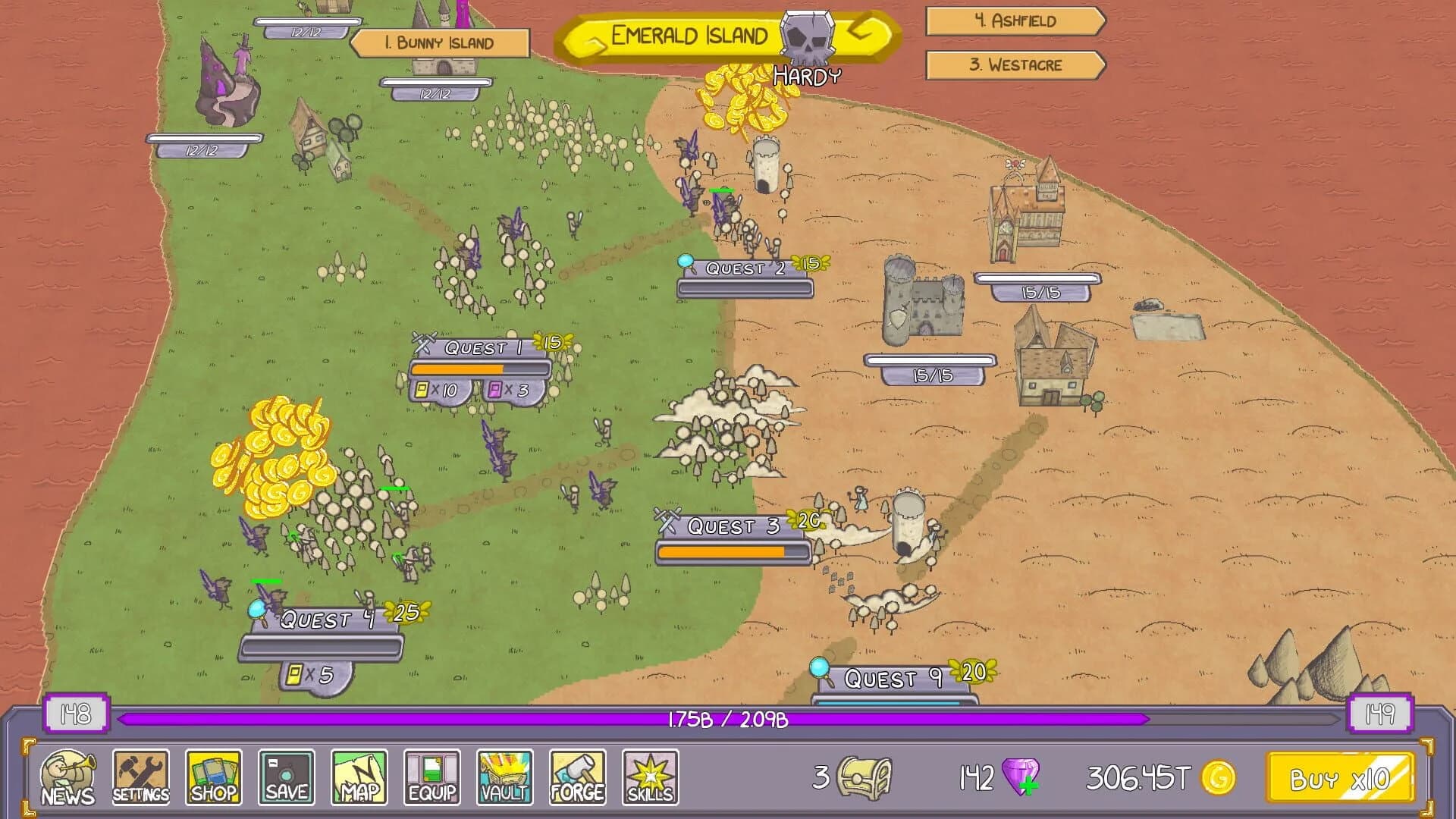Open the Vault
Viewport: 1456px width, 819px height.
pyautogui.click(x=504, y=777)
